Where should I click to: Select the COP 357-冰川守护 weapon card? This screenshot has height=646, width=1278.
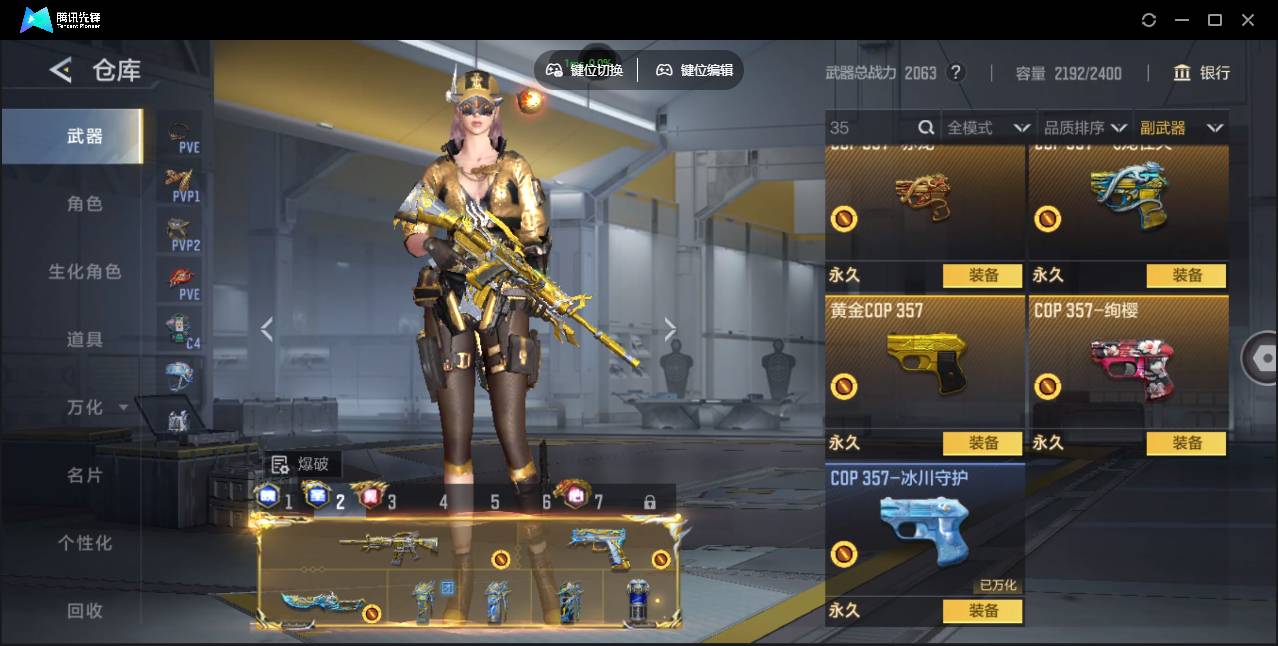[x=924, y=530]
